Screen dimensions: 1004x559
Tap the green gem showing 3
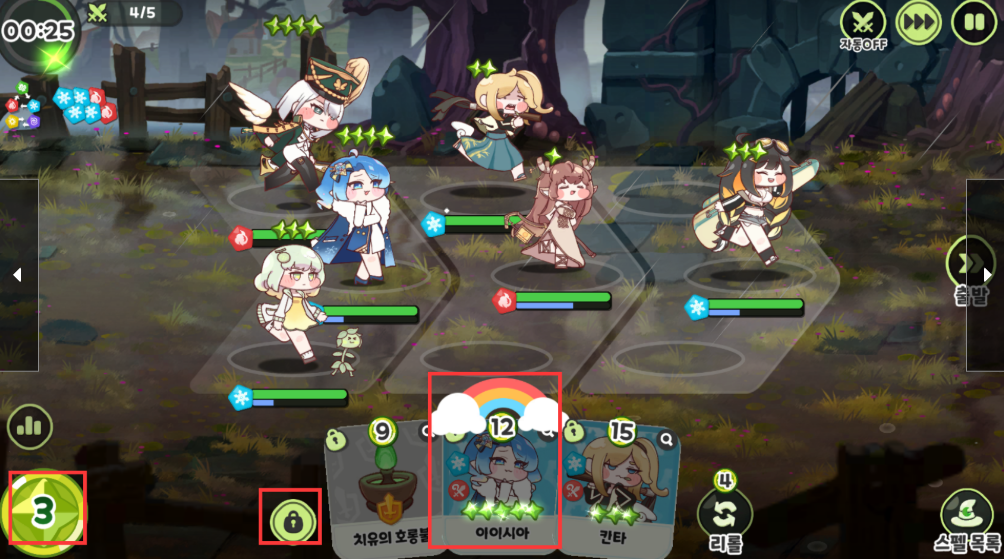click(44, 511)
